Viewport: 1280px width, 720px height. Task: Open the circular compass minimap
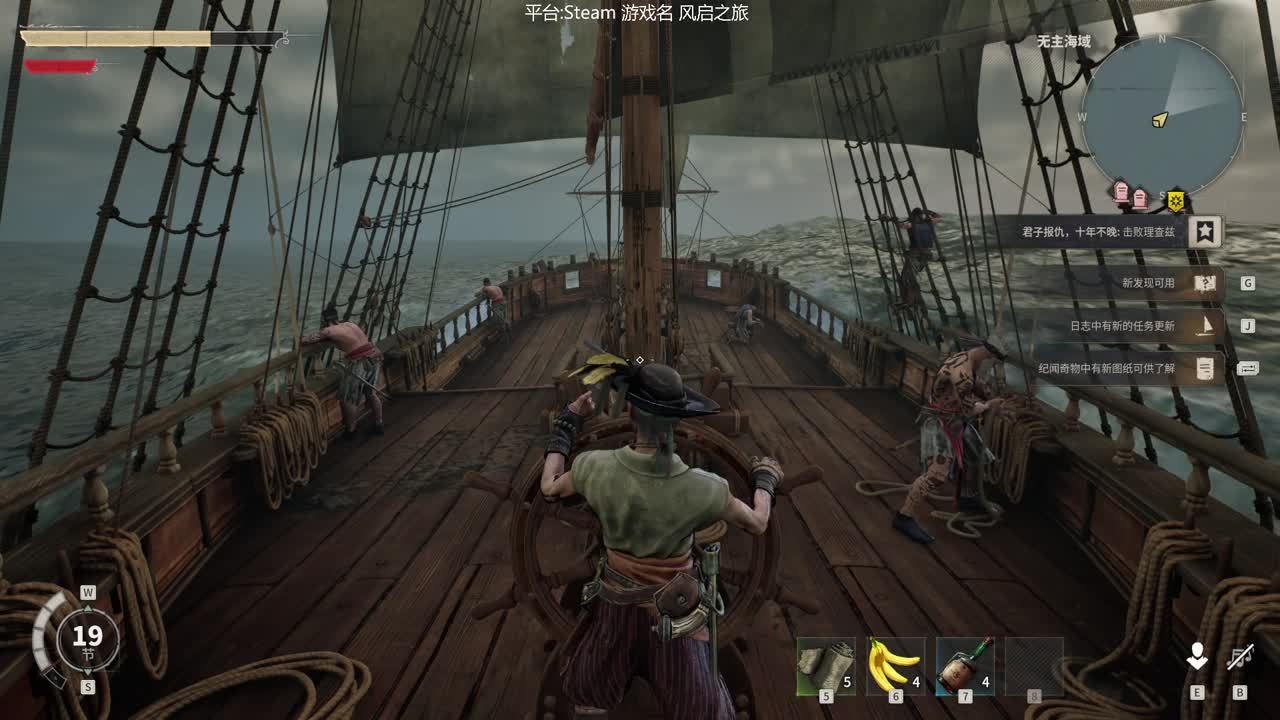[x=1162, y=117]
